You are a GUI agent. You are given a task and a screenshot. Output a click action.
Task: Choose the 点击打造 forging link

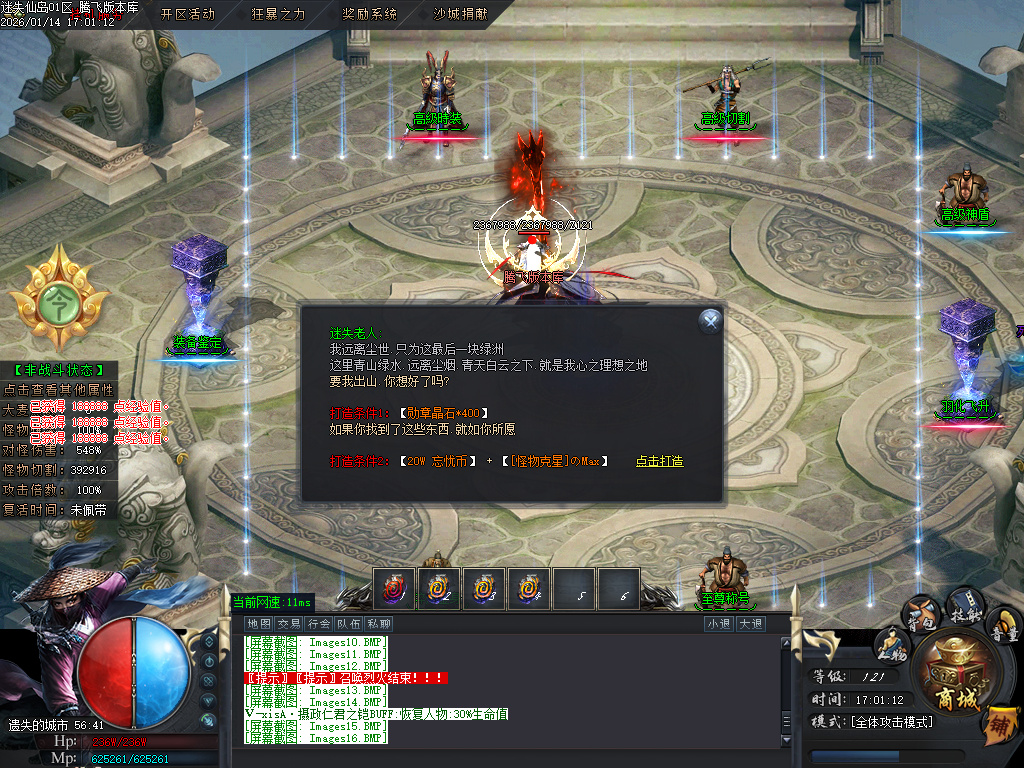[659, 461]
